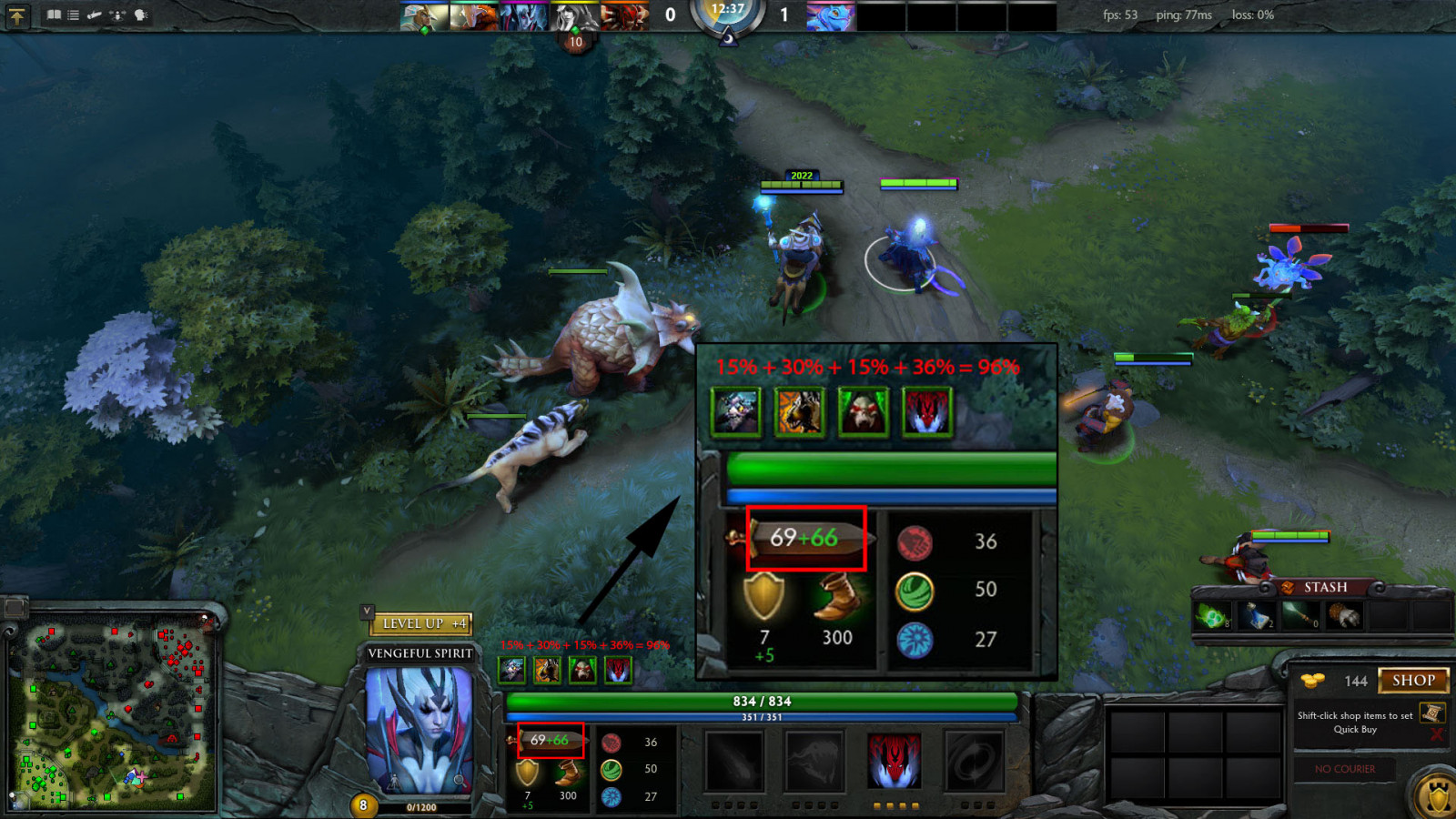The width and height of the screenshot is (1456, 819).
Task: Select the blue clarity potion in stash
Action: tap(1257, 617)
